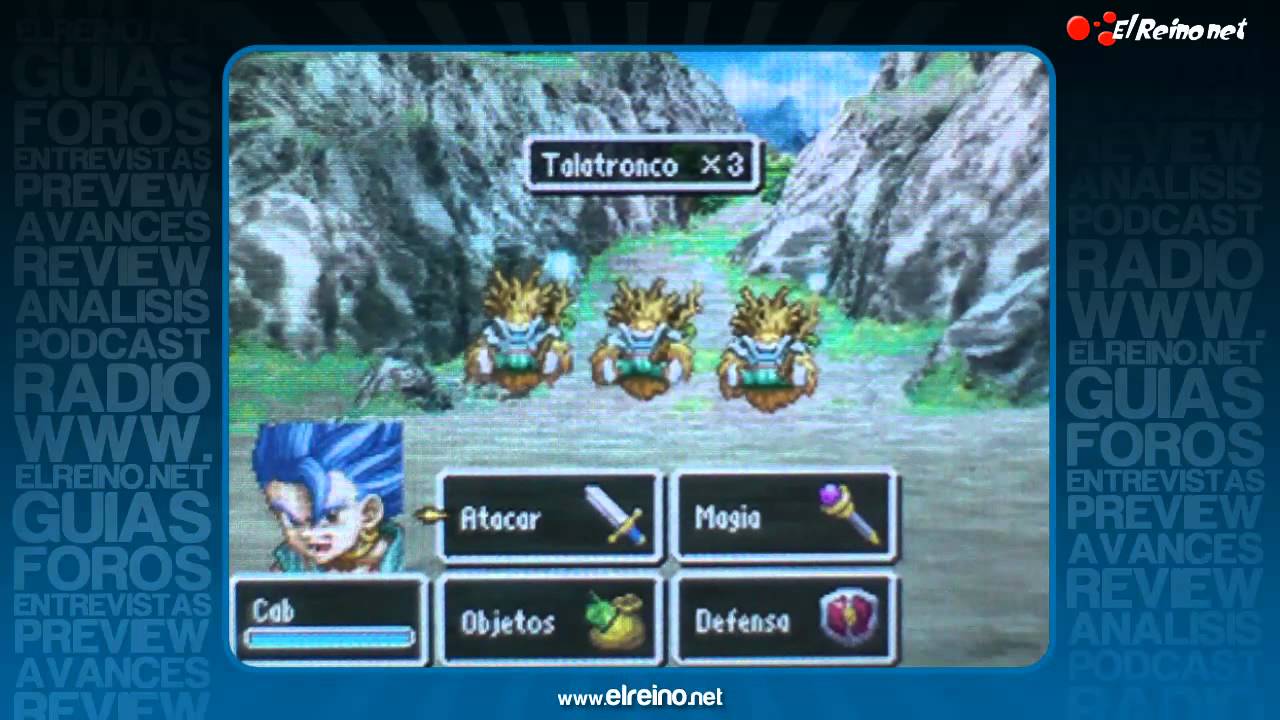Viewport: 1280px width, 720px height.
Task: Click Cab's HP gauge bar
Action: [327, 637]
